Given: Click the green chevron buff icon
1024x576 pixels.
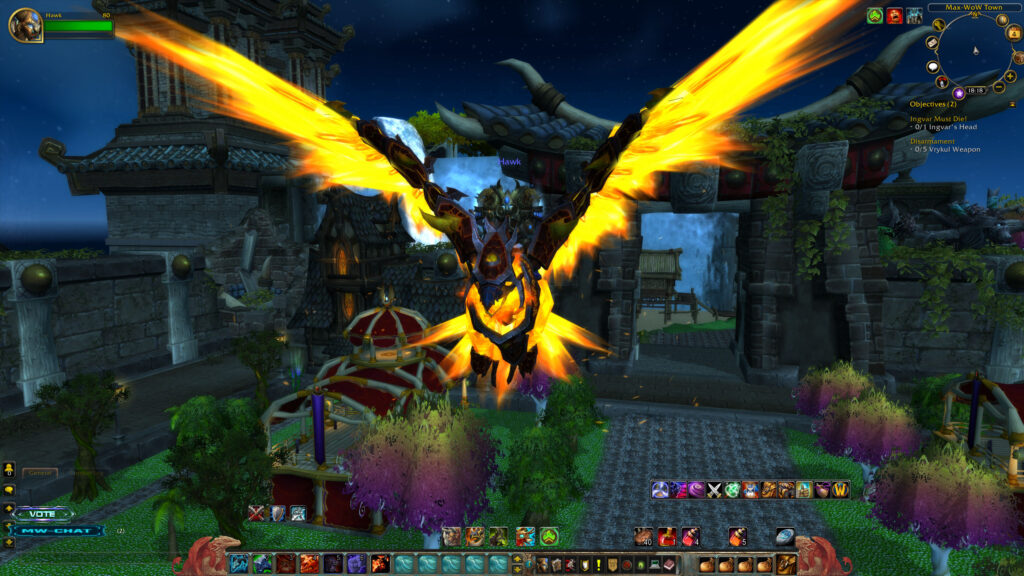Looking at the screenshot, I should pyautogui.click(x=874, y=15).
